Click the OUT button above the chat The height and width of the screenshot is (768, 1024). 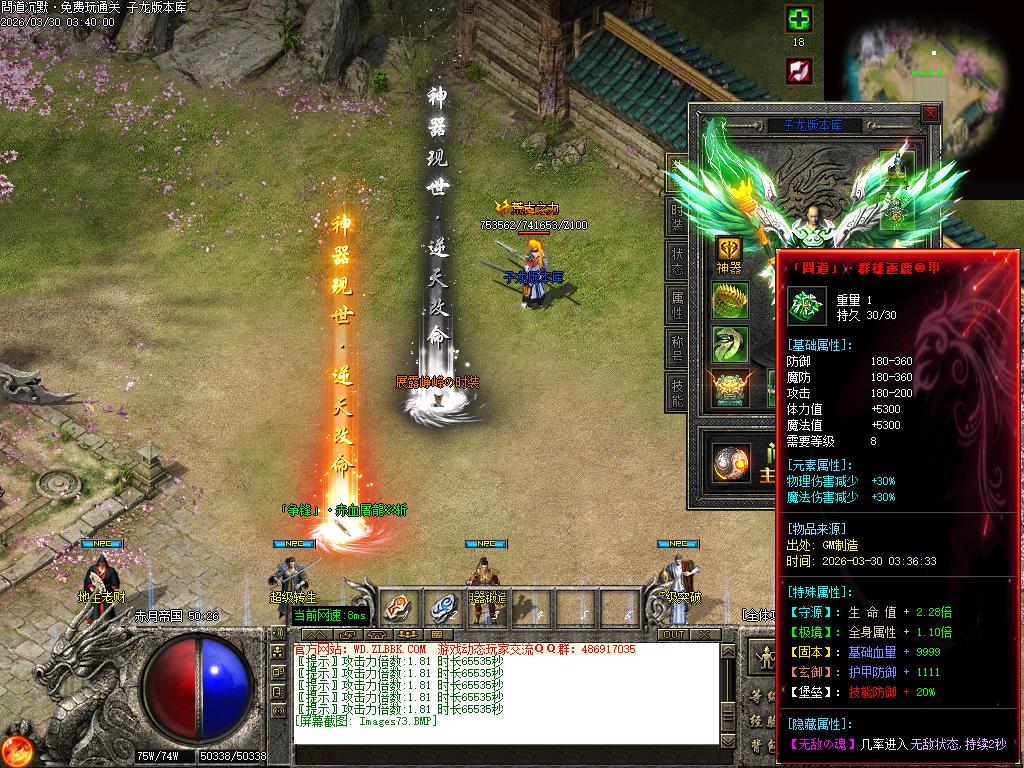point(674,634)
